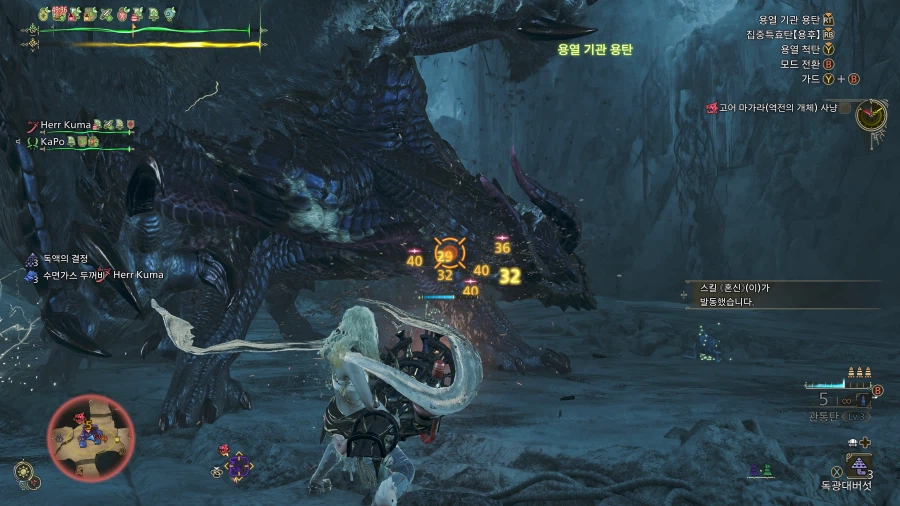900x506 pixels.
Task: Select the 관통탄 Lv 3 ammo icon
Action: point(861,400)
